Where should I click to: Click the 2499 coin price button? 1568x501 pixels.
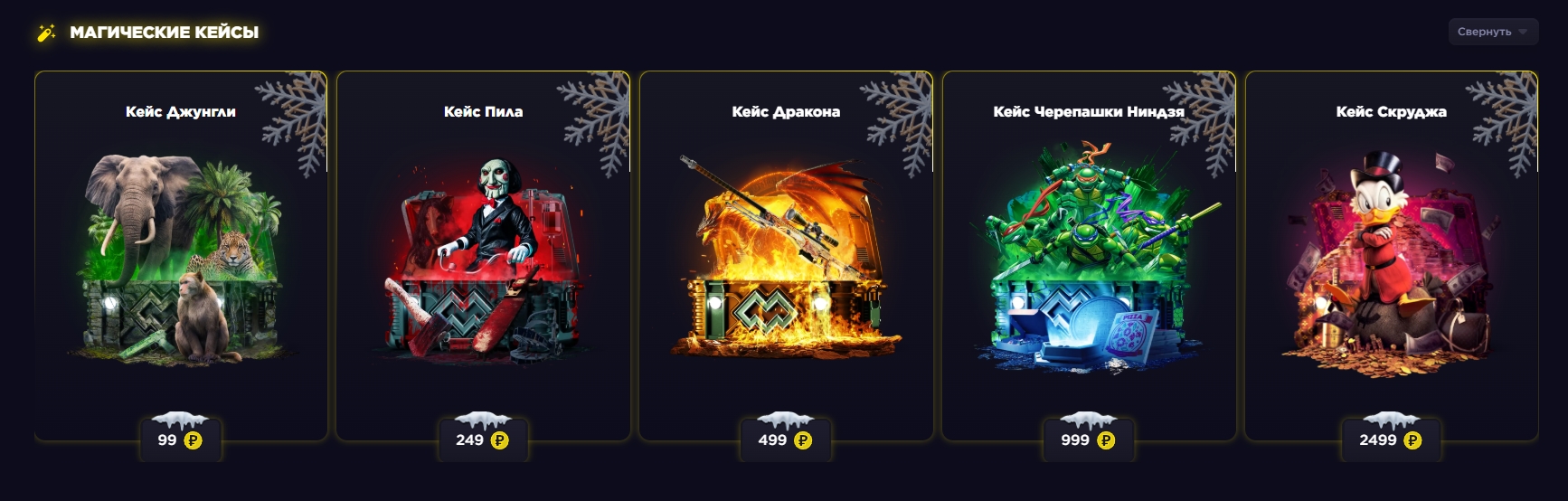click(1390, 440)
